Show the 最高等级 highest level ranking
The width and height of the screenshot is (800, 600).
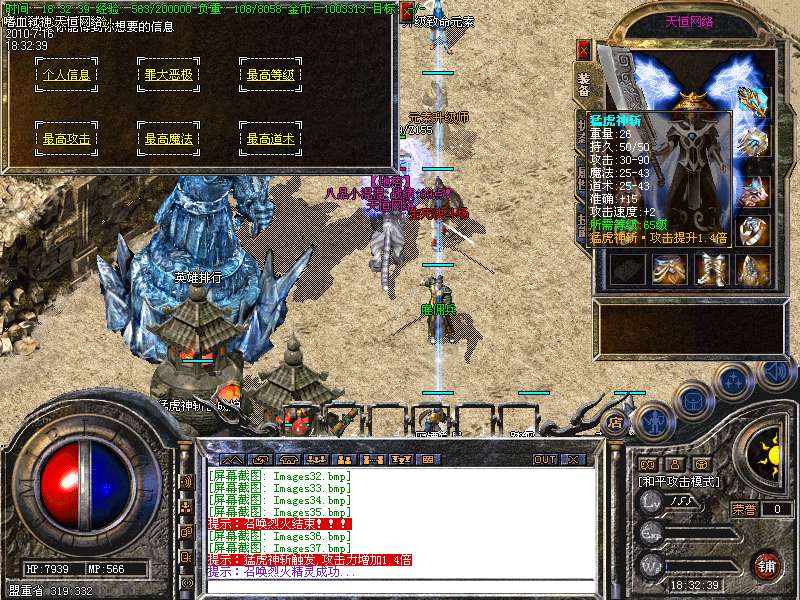270,74
